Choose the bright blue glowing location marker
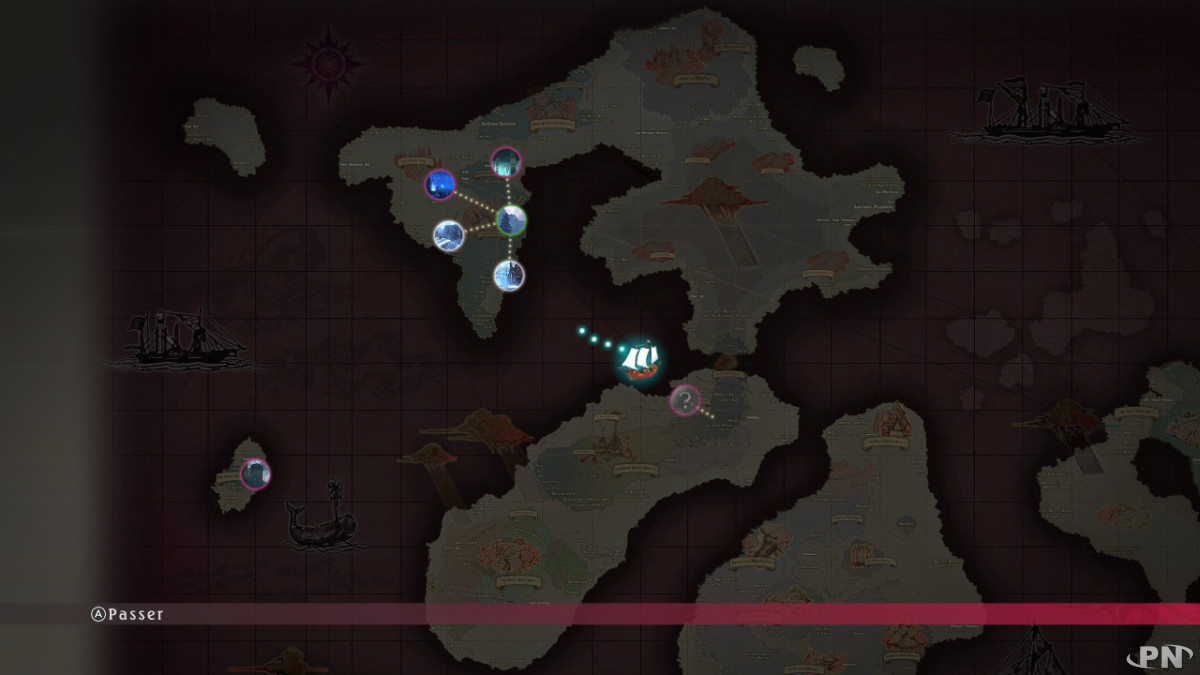Viewport: 1200px width, 675px height. click(440, 185)
